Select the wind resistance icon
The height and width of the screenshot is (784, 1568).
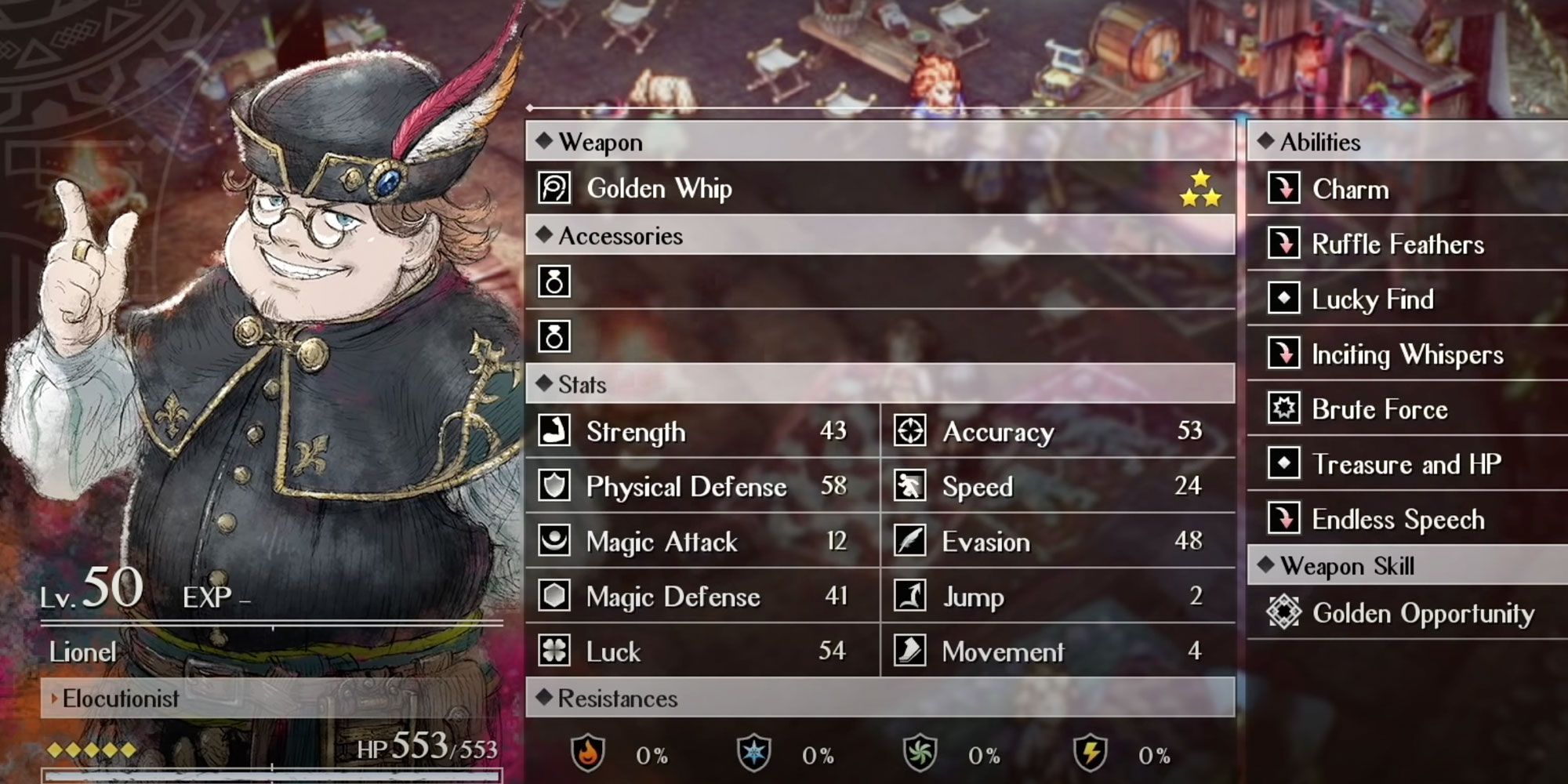[921, 755]
